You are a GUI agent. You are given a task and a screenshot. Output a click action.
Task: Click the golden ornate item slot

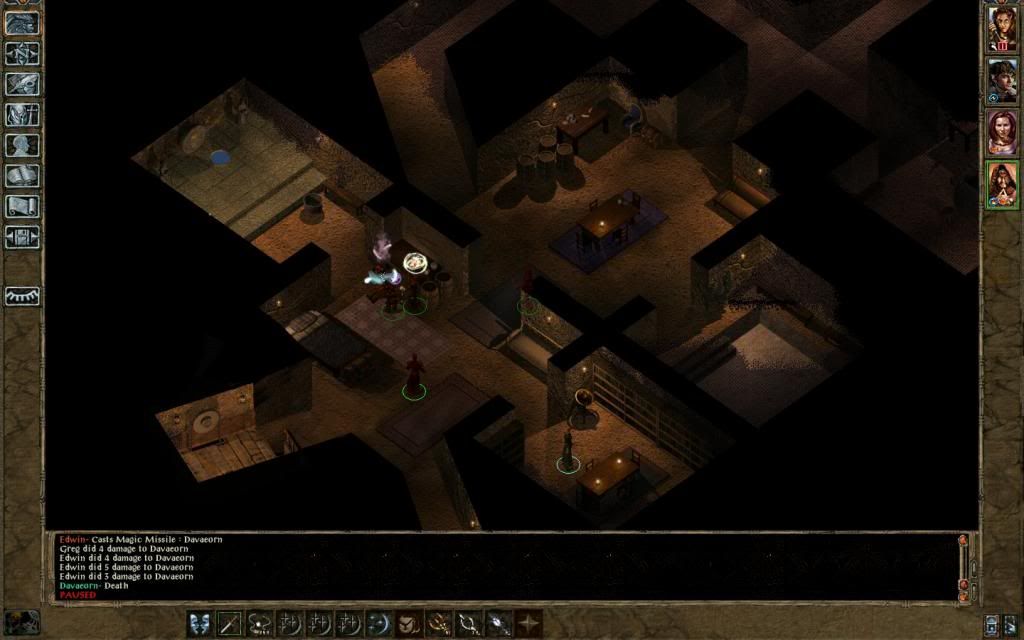438,623
